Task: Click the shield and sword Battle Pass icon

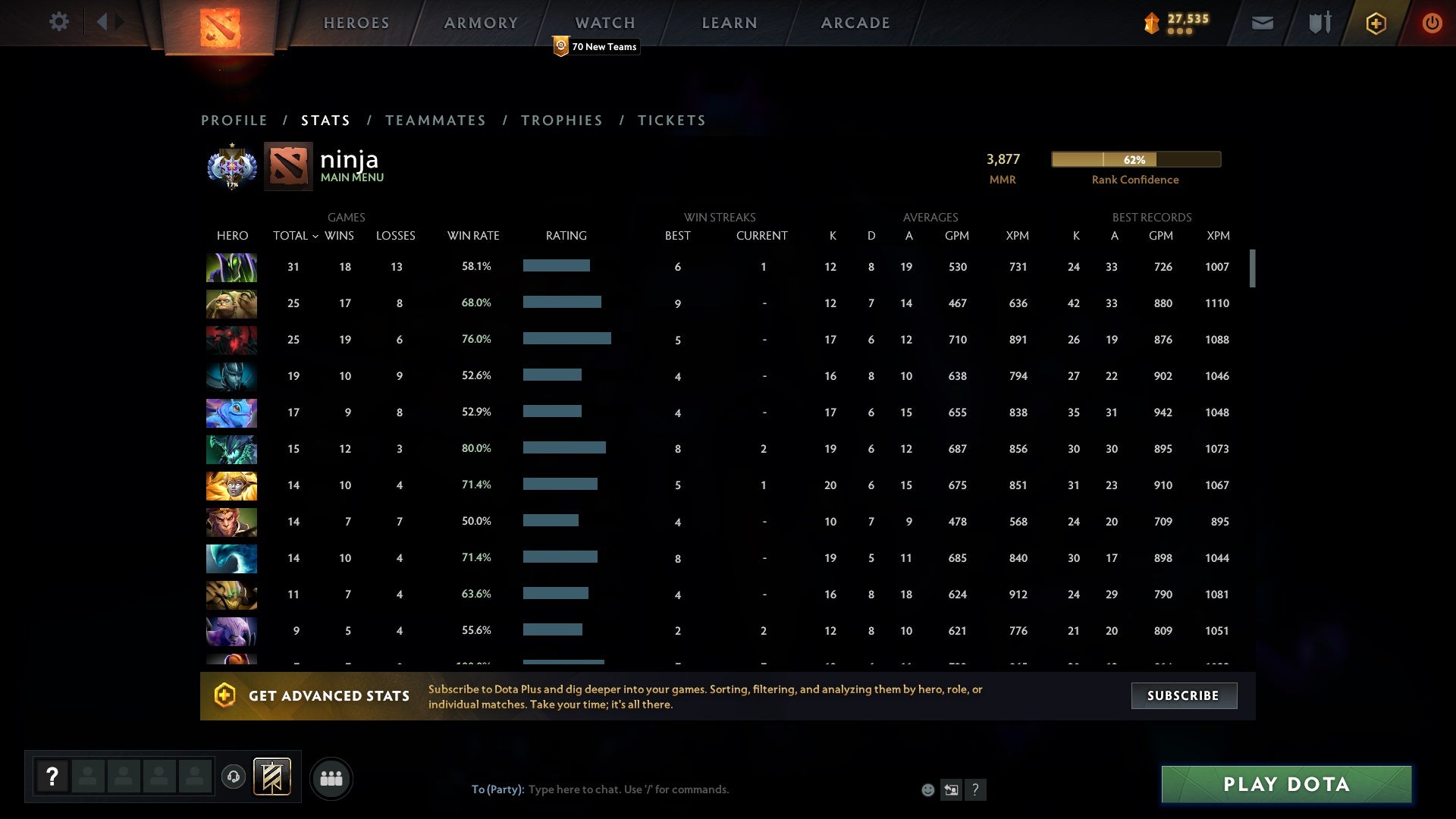Action: [x=1319, y=23]
